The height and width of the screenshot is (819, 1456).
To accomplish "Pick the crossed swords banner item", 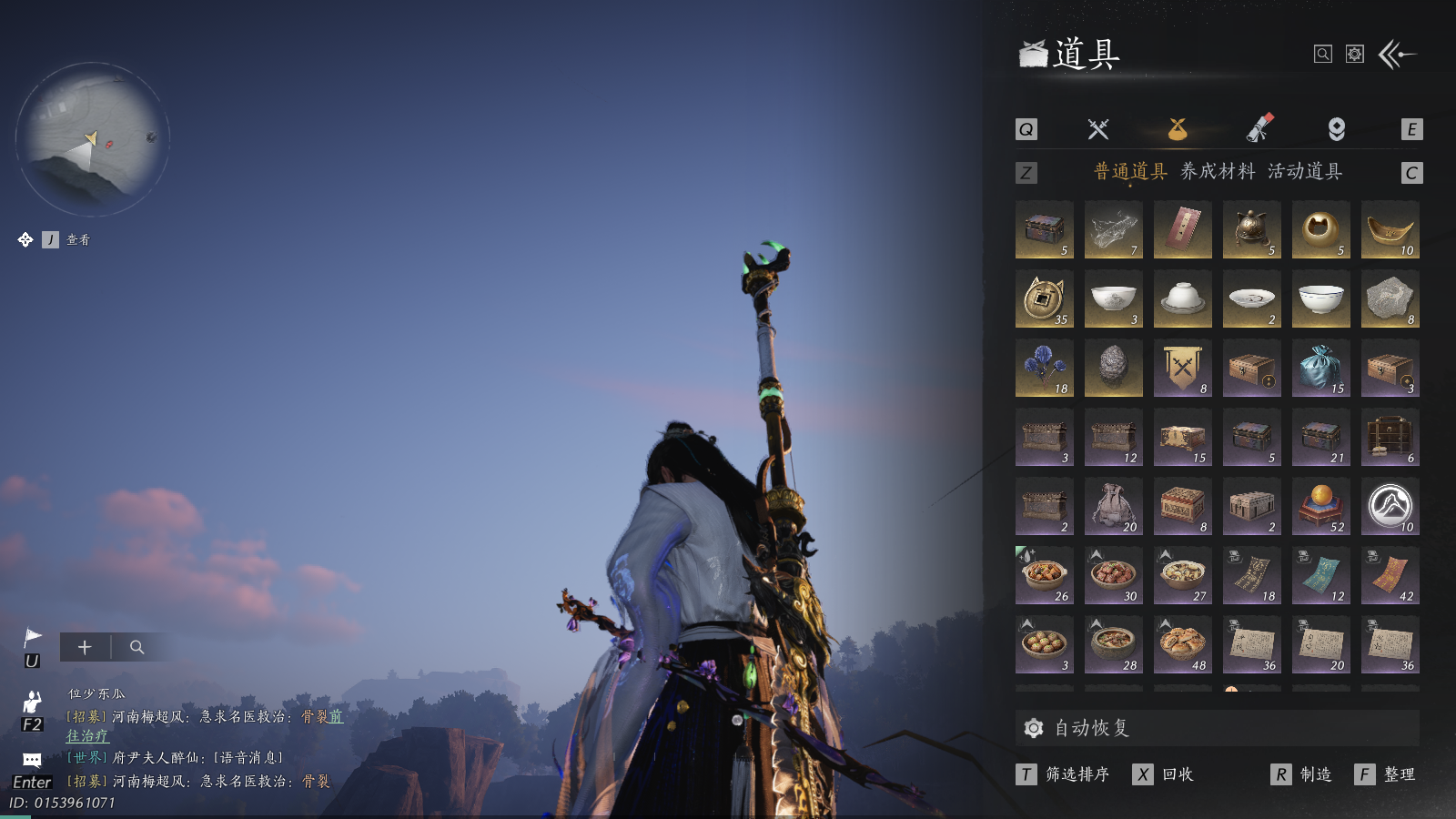I will pyautogui.click(x=1182, y=369).
